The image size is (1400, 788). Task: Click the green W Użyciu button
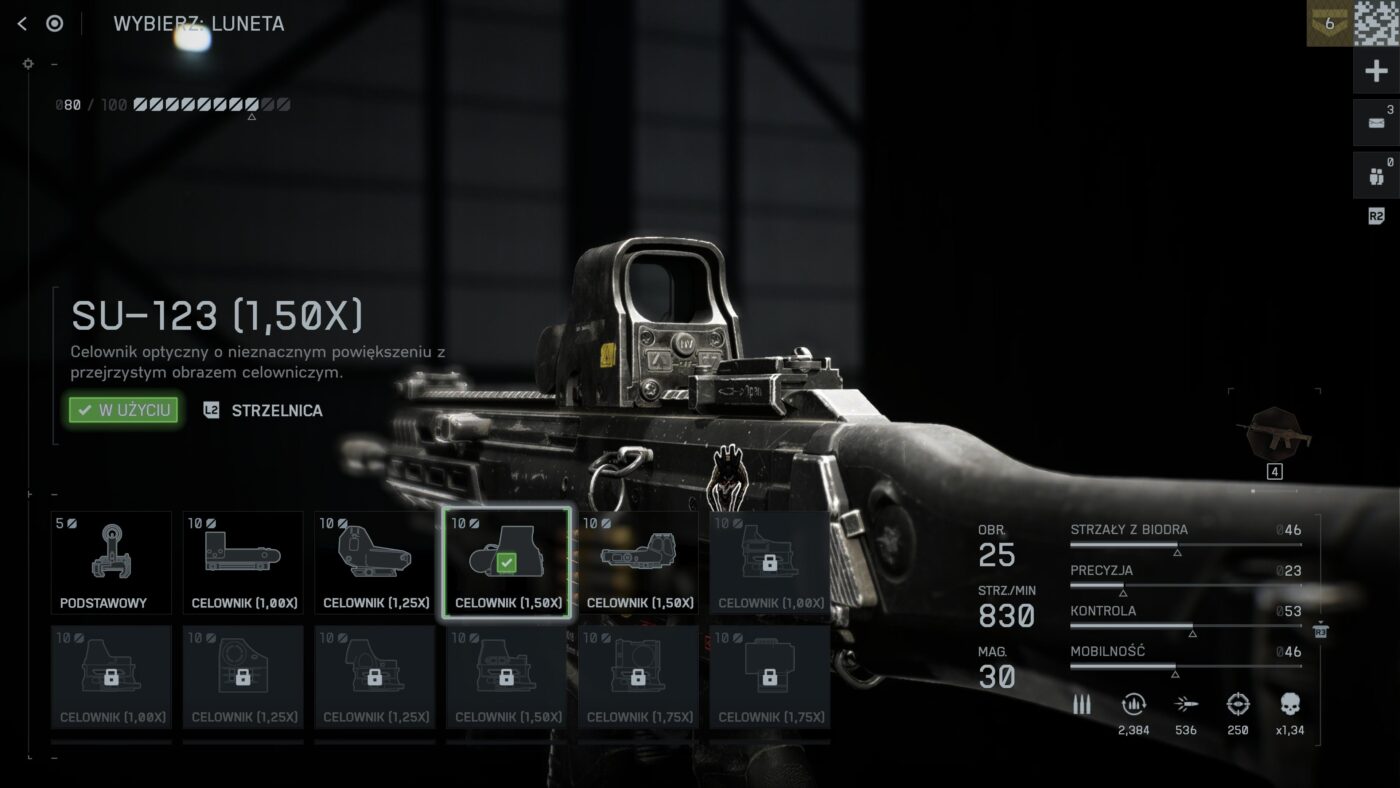124,410
